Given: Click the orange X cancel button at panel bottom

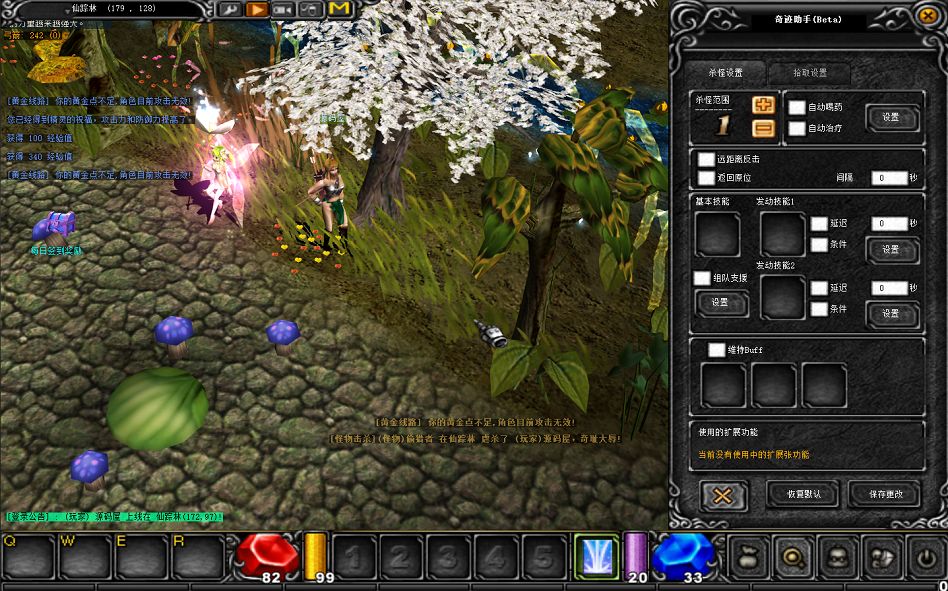Looking at the screenshot, I should pyautogui.click(x=723, y=495).
